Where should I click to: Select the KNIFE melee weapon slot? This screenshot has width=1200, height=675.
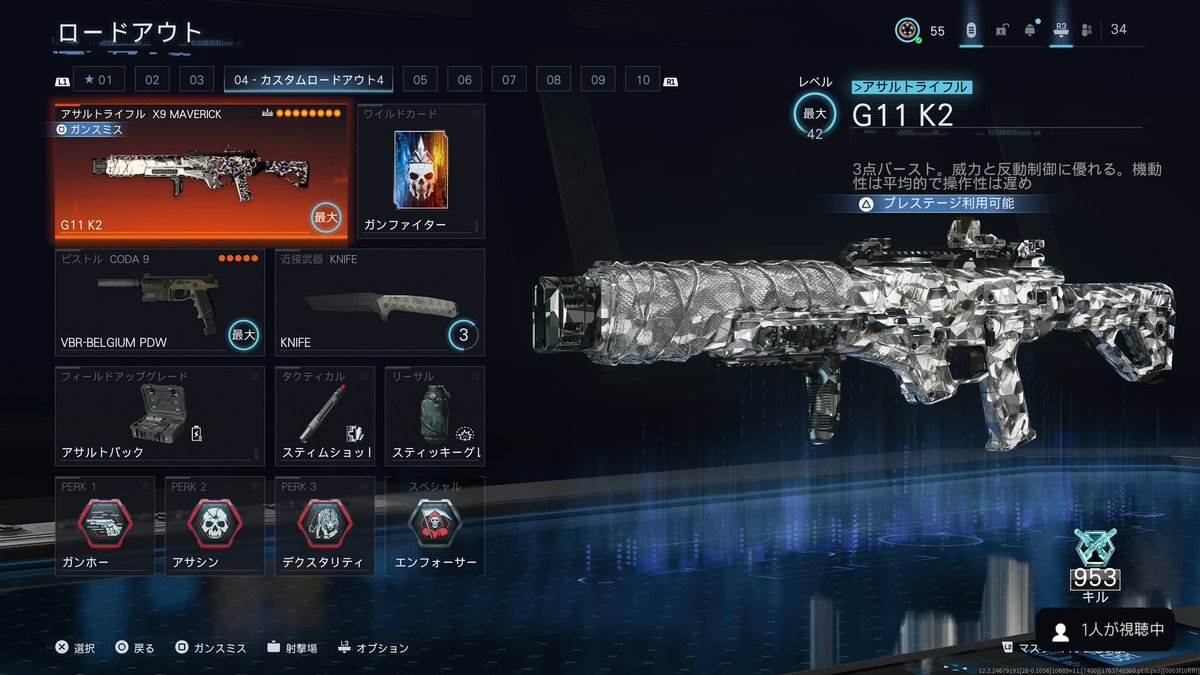[x=380, y=302]
